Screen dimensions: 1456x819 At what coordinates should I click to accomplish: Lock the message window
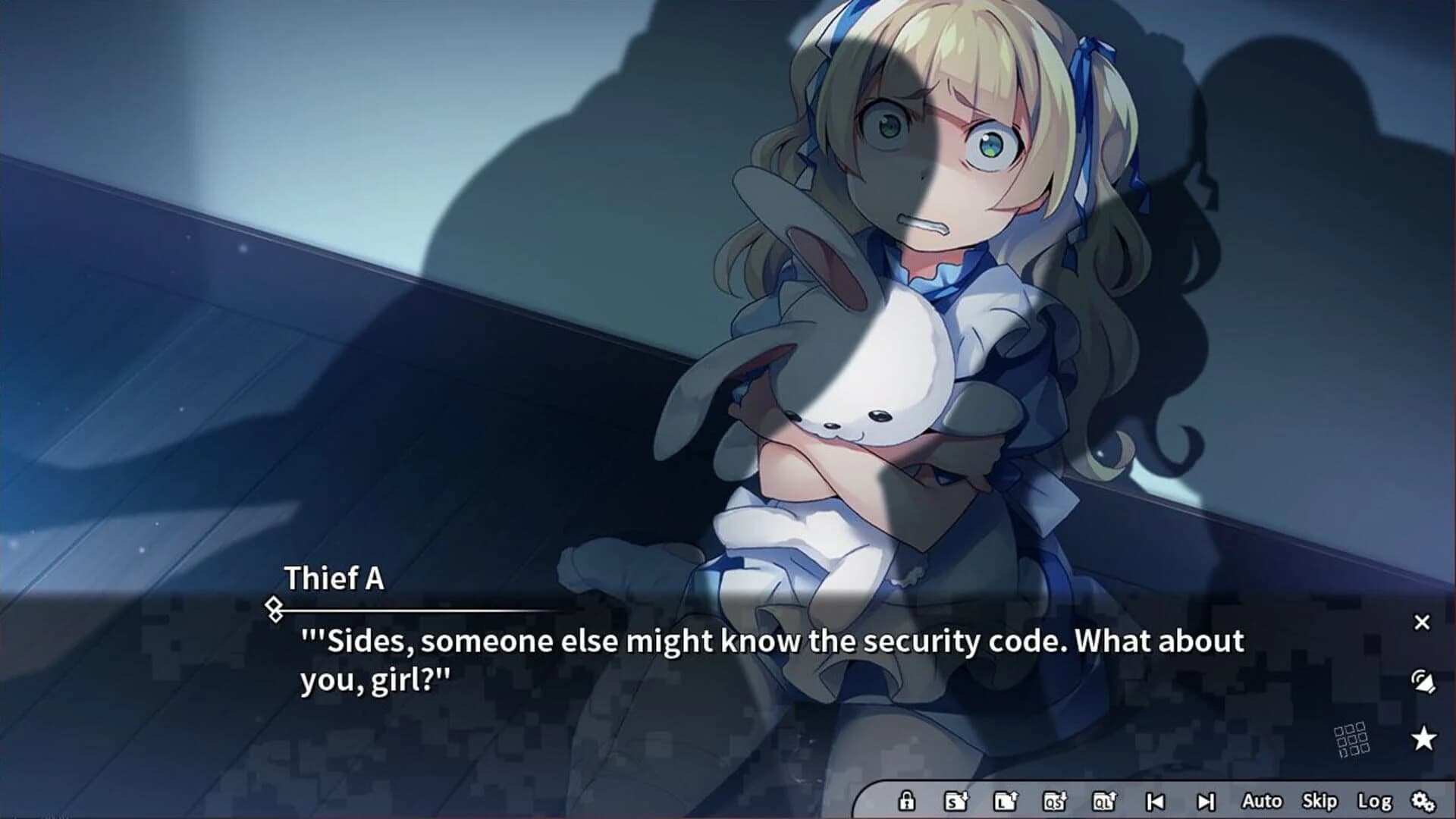click(x=906, y=800)
